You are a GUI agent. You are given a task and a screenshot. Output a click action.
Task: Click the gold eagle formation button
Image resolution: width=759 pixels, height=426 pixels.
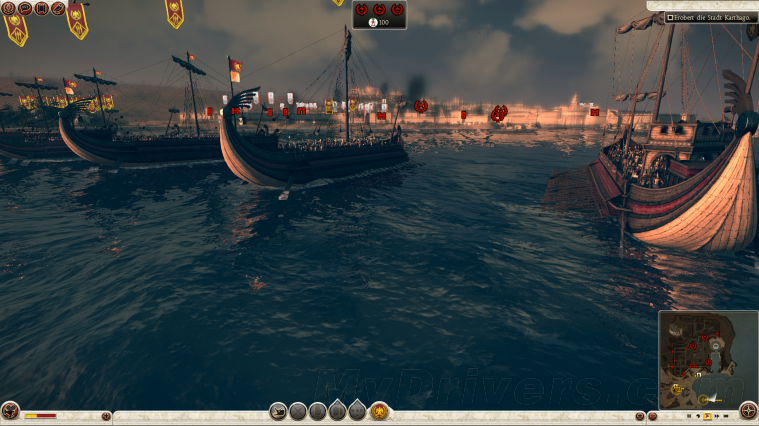click(380, 411)
